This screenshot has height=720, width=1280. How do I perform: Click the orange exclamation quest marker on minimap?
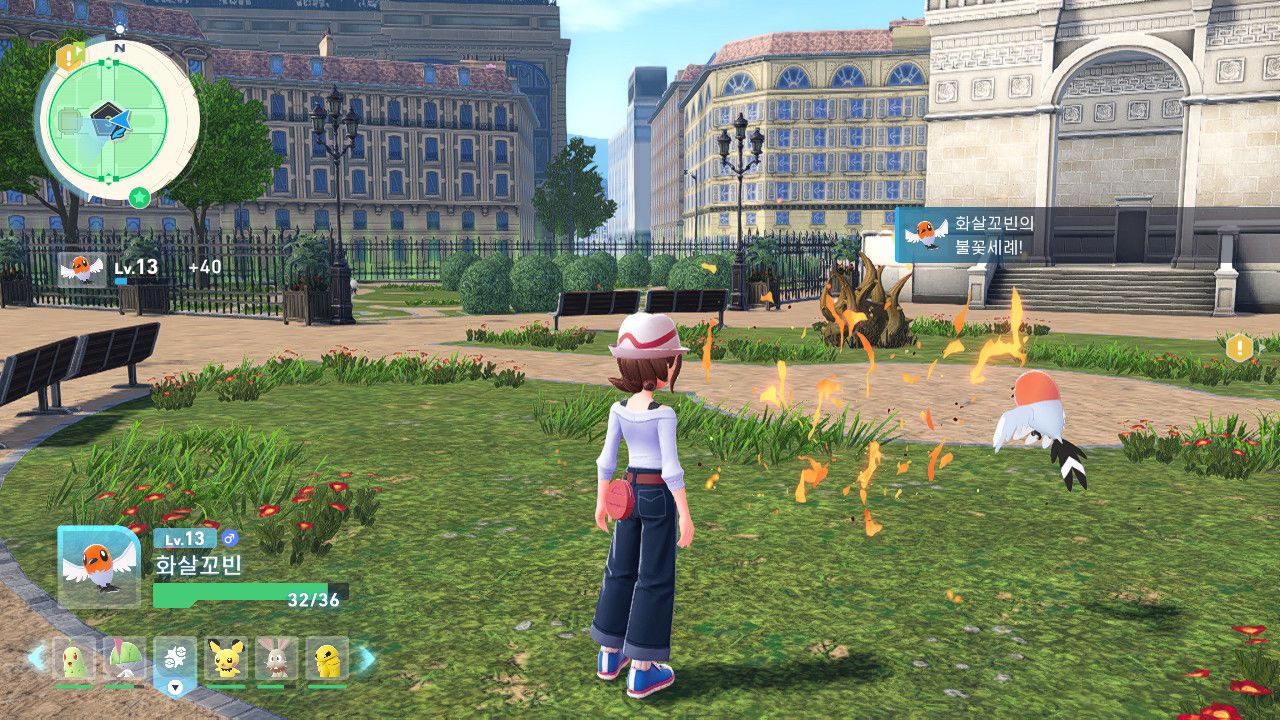68,58
